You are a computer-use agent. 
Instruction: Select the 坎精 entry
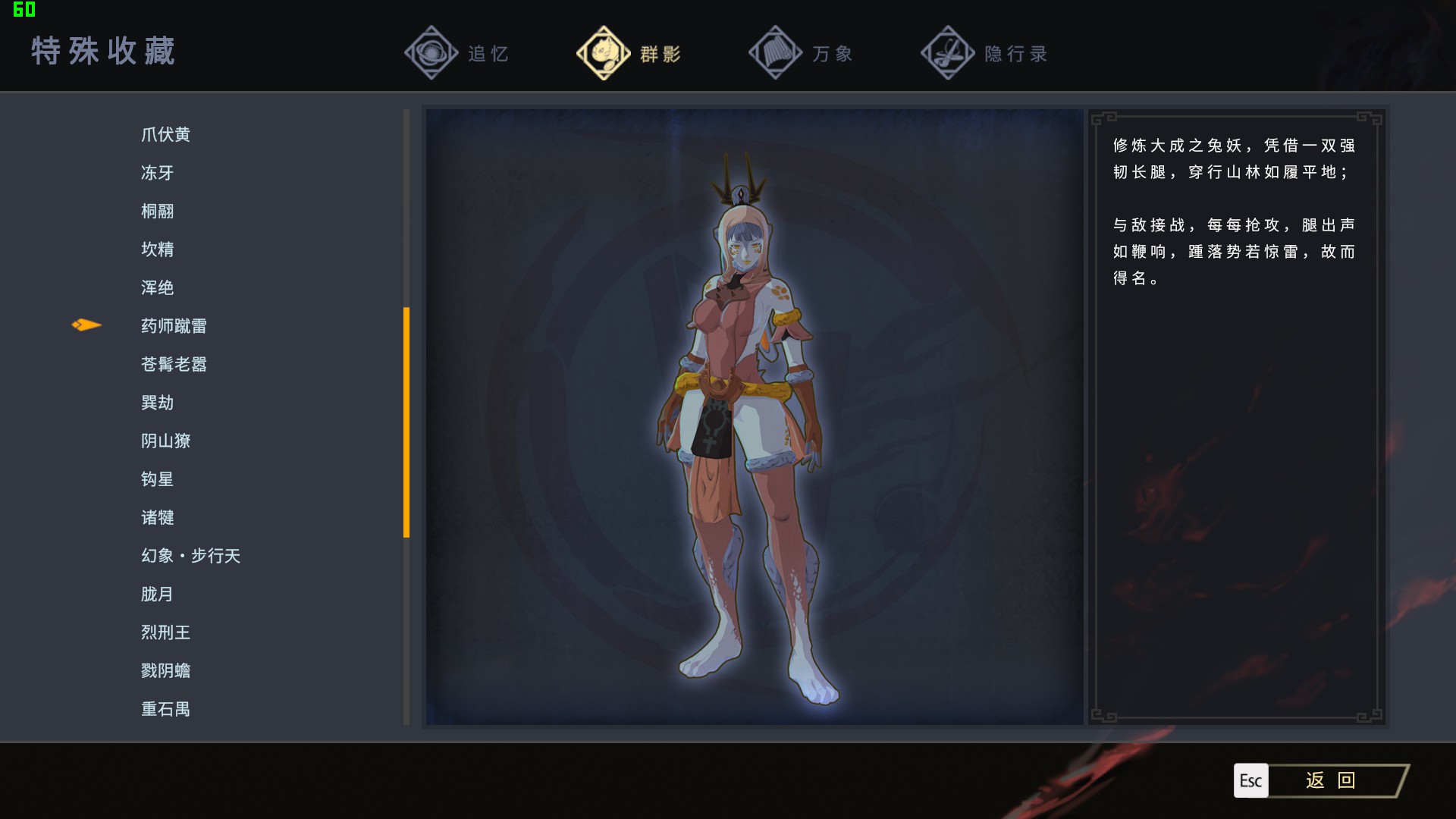pyautogui.click(x=157, y=249)
